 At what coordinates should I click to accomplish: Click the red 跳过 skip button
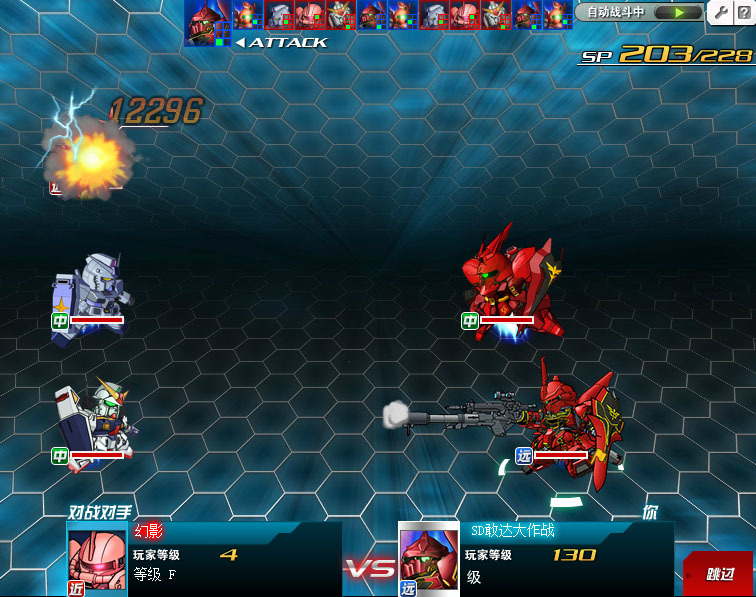pyautogui.click(x=718, y=574)
